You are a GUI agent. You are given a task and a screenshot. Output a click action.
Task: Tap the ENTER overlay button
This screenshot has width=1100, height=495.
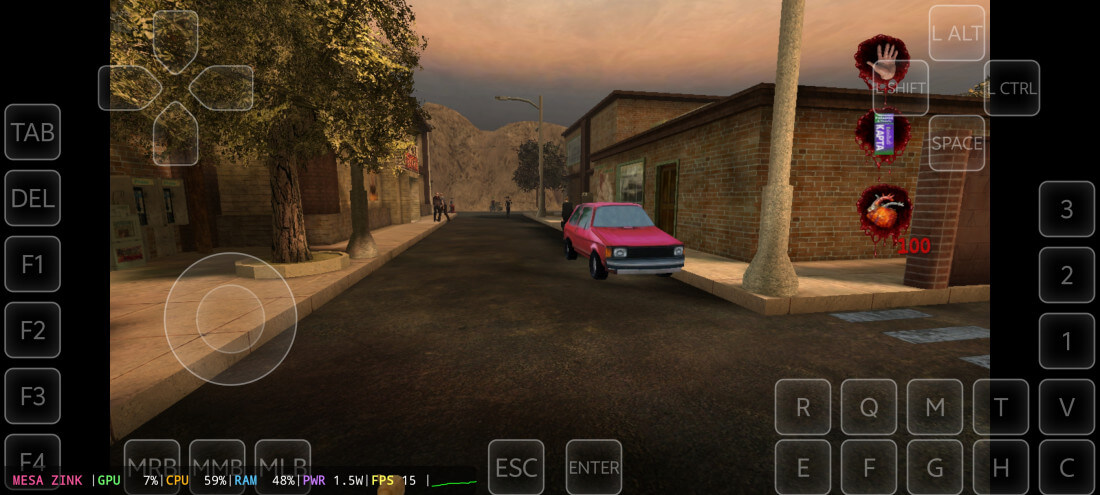pyautogui.click(x=594, y=467)
